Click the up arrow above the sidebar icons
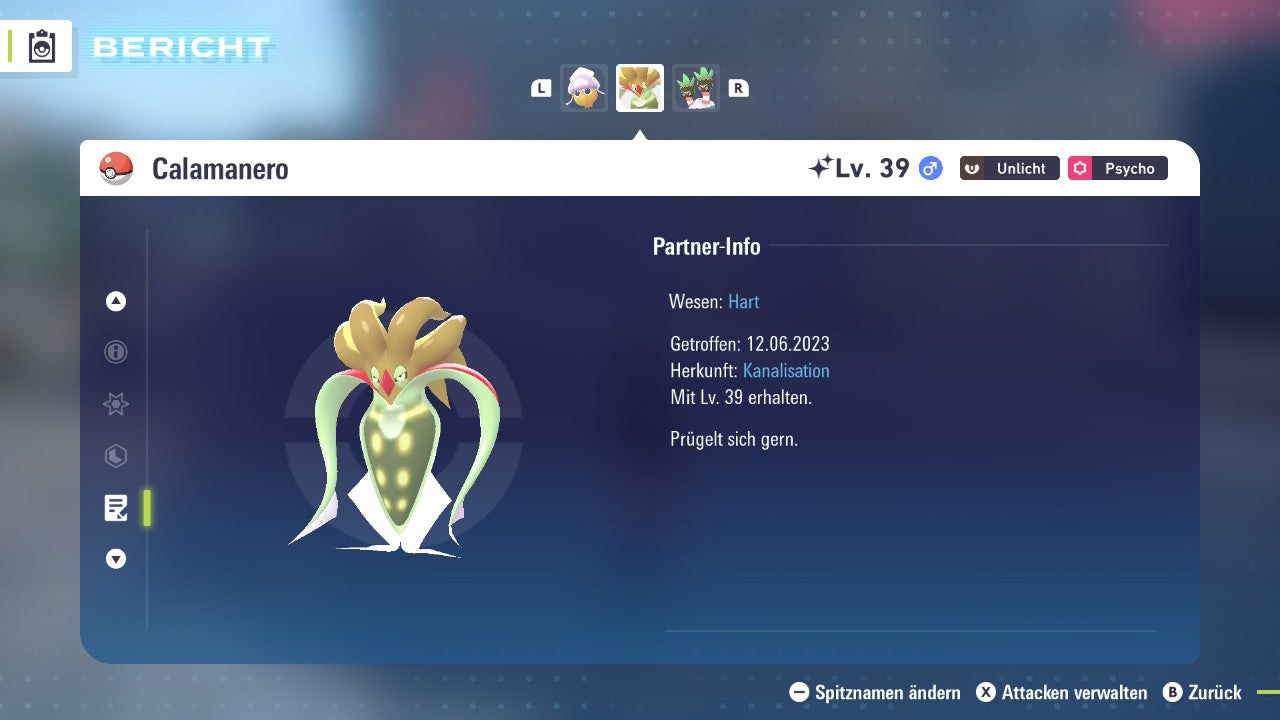 tap(115, 300)
